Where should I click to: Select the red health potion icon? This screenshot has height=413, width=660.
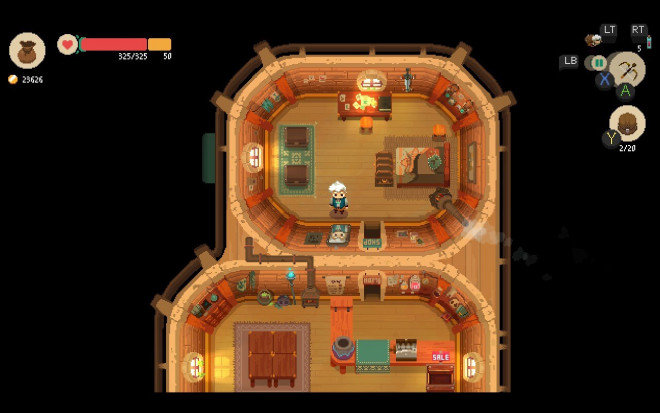click(648, 43)
